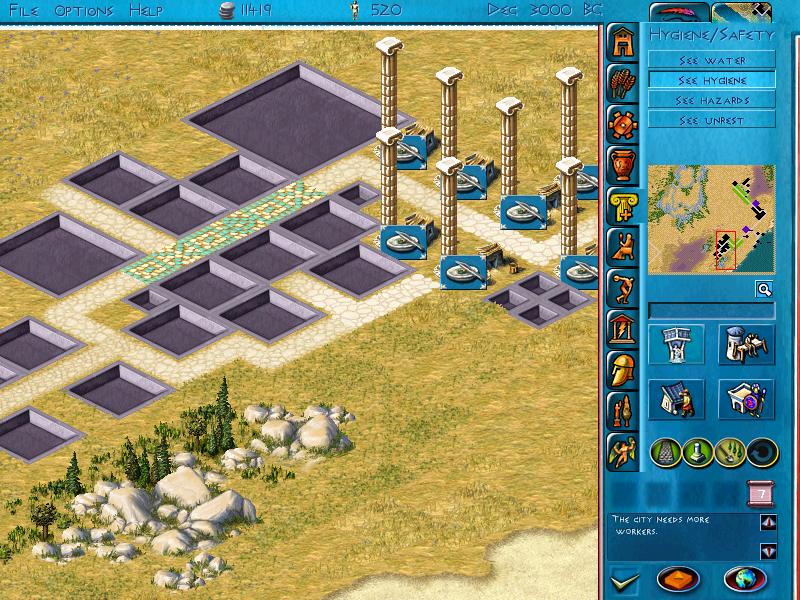Screen dimensions: 800x600
Task: Choose the See Hygiene overlay
Action: coord(711,80)
